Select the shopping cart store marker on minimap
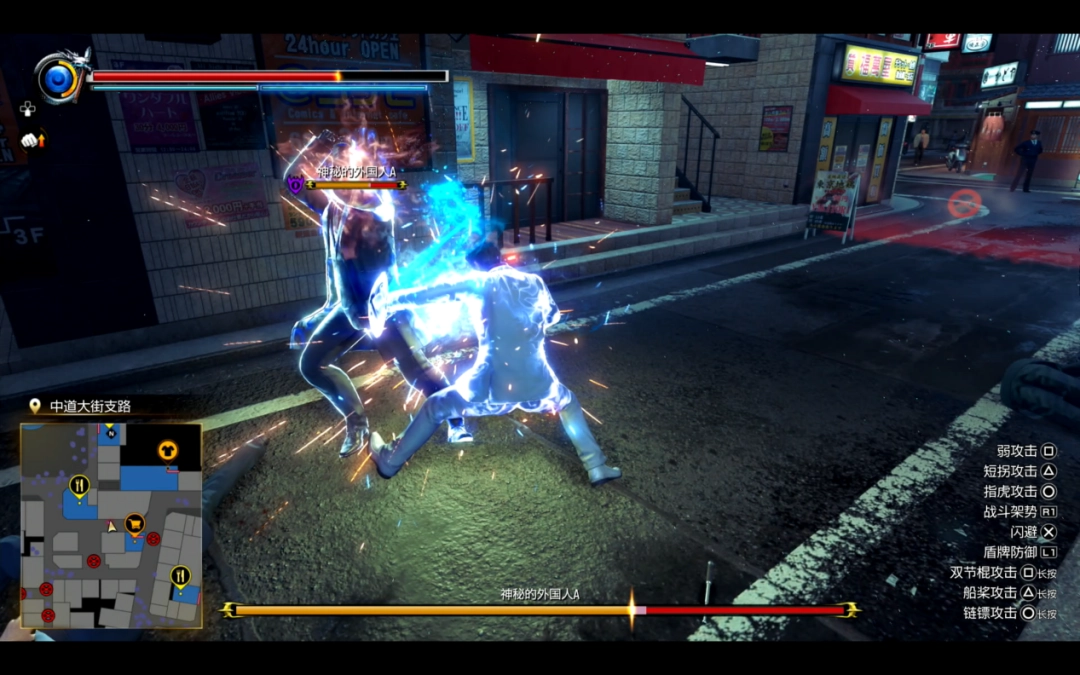This screenshot has height=675, width=1080. pos(134,522)
